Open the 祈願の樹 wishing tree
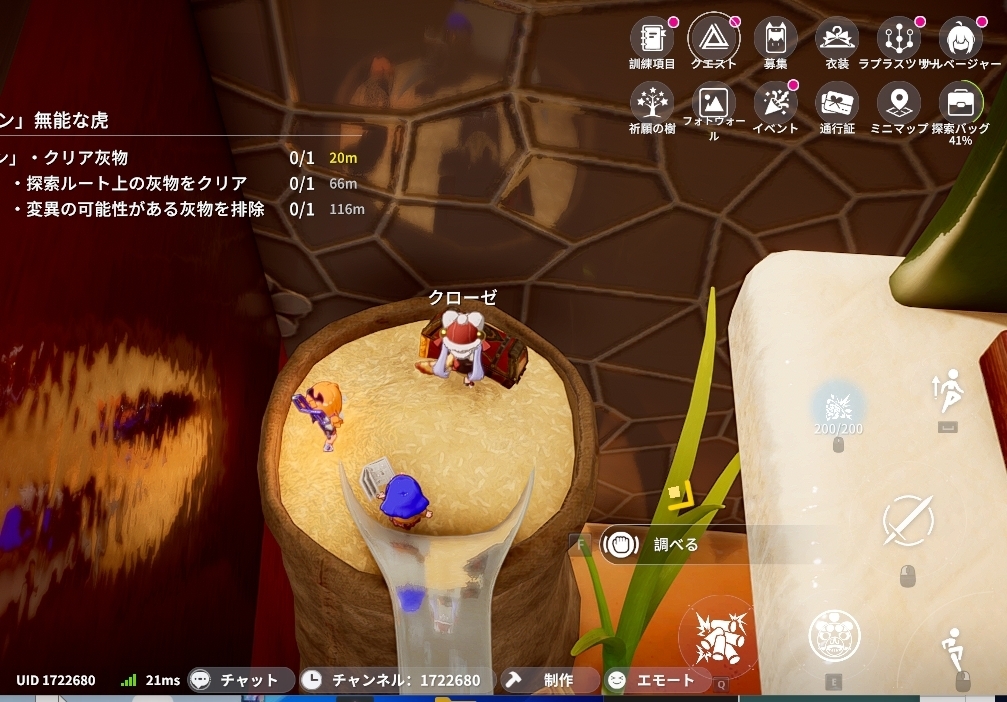This screenshot has width=1007, height=702. tap(651, 103)
